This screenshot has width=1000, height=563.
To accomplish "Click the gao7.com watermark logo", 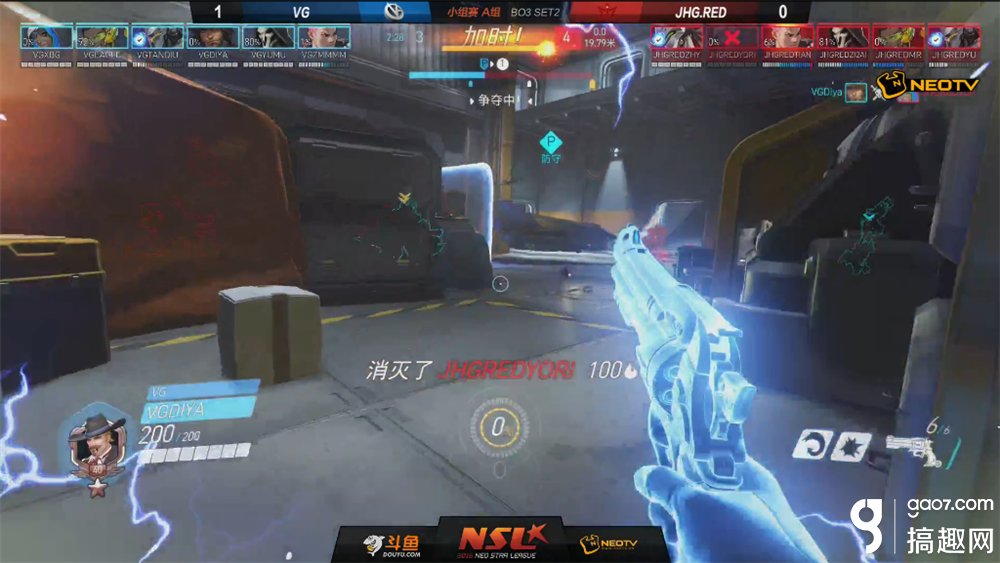I will [x=921, y=525].
